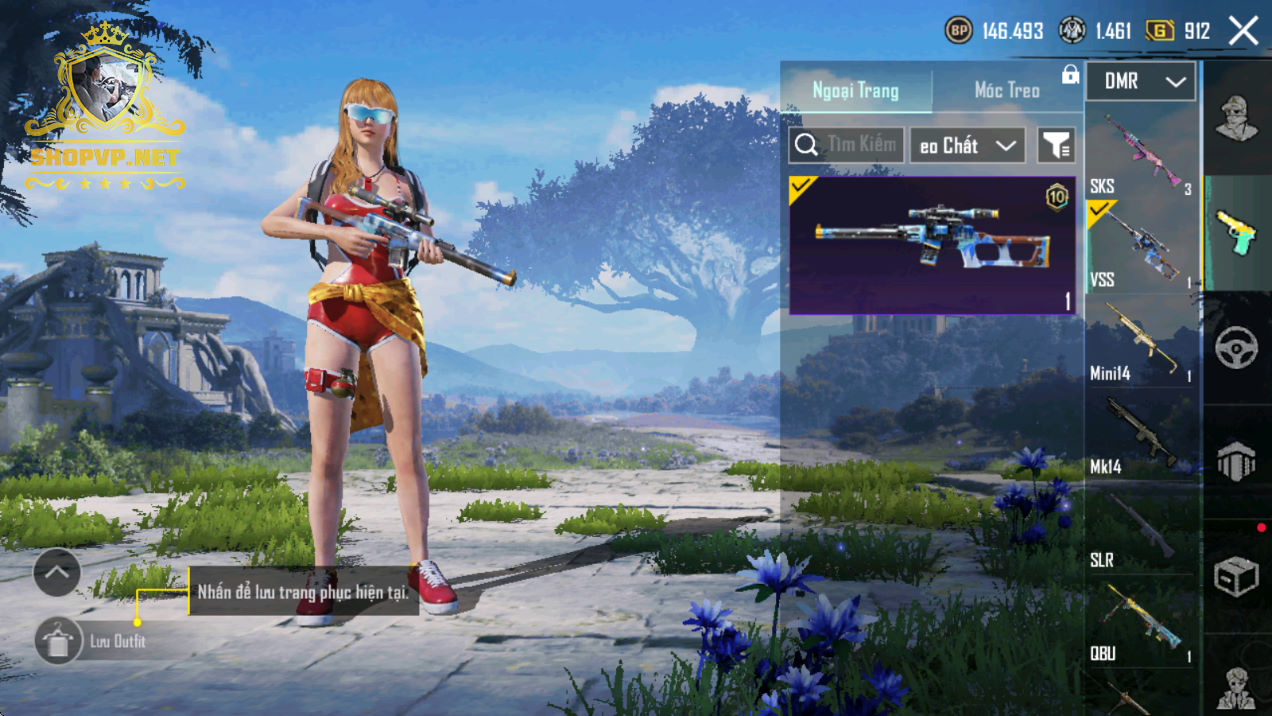This screenshot has width=1272, height=716.
Task: Open the Móc Treo tab
Action: (1007, 91)
